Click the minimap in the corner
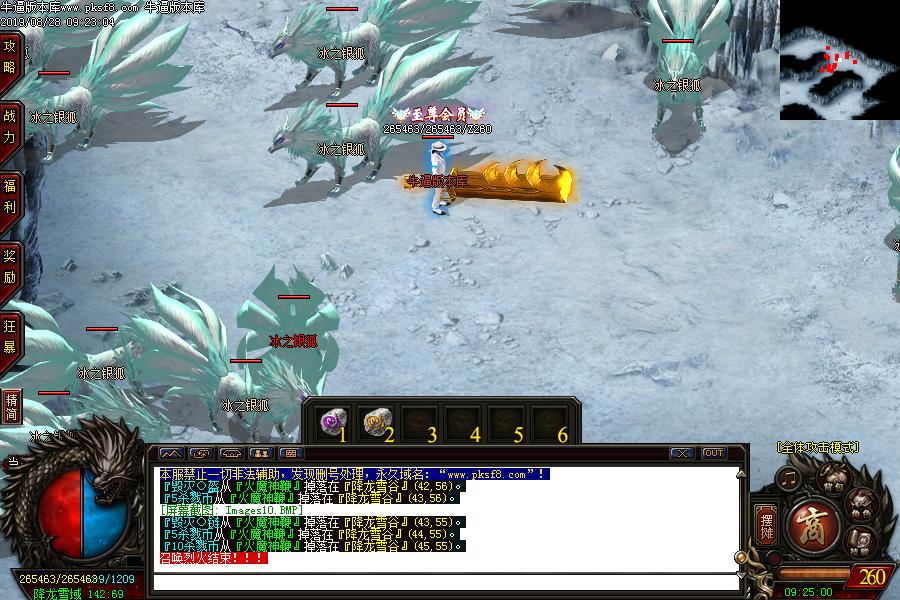Viewport: 900px width, 600px height. (839, 60)
